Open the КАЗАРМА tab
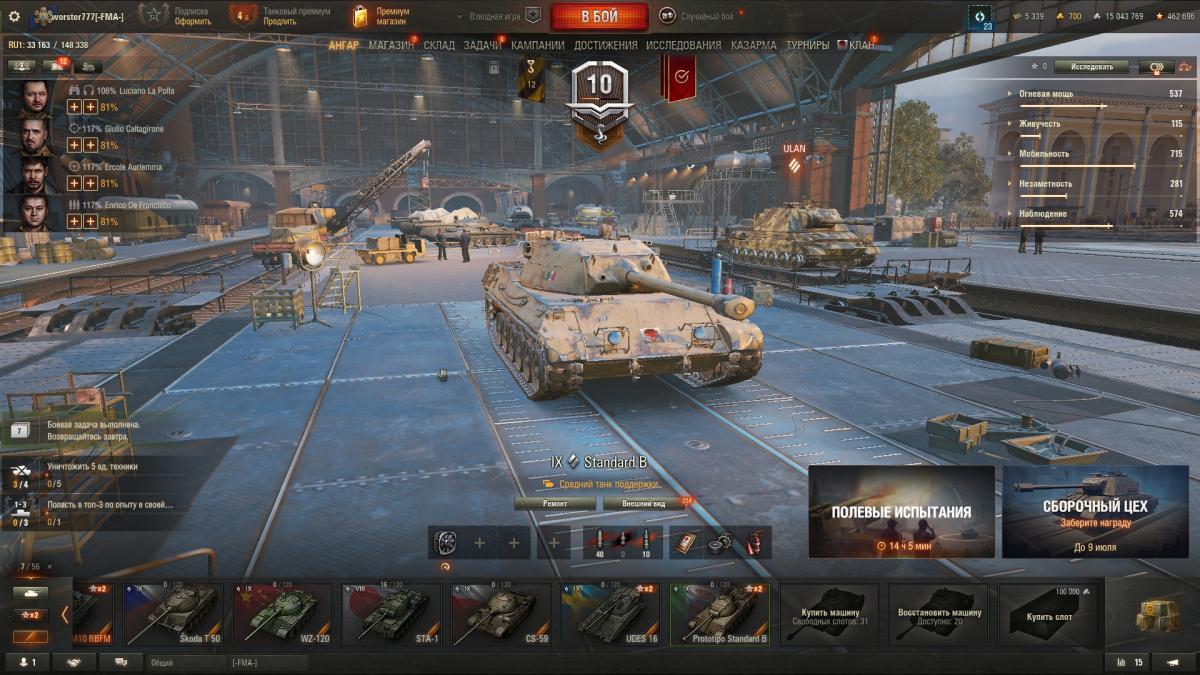 753,45
